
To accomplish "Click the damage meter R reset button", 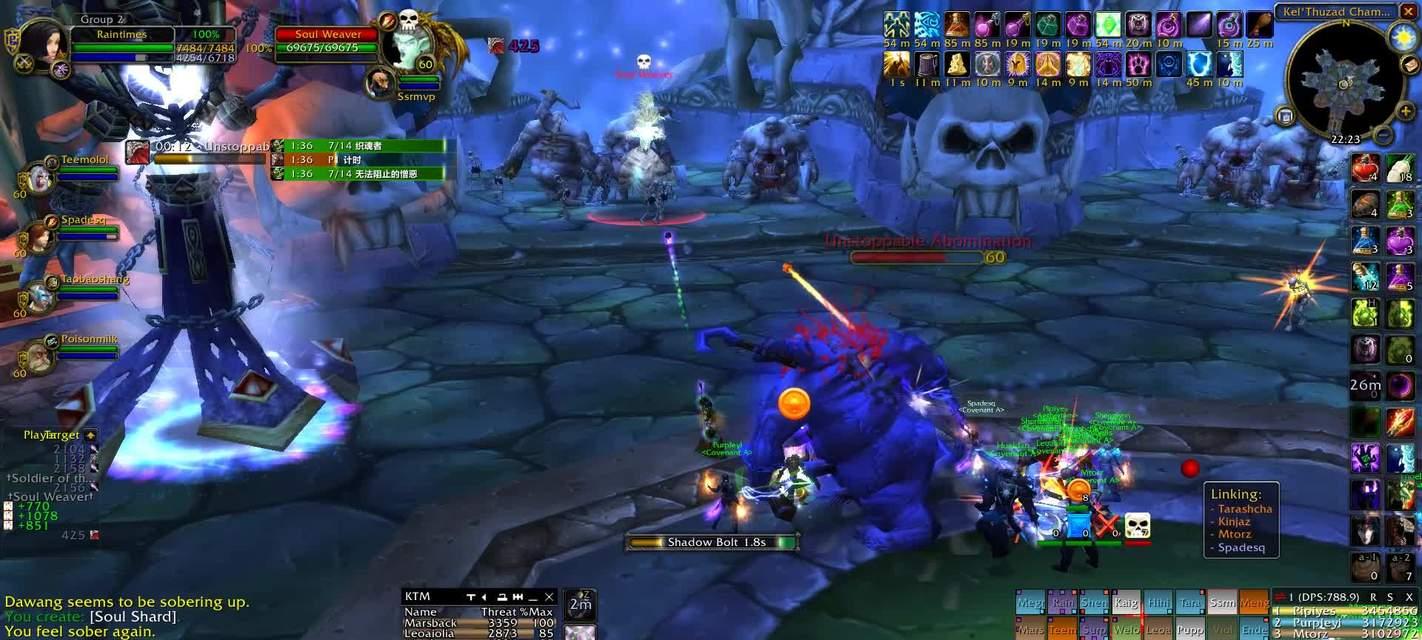I will 1373,597.
